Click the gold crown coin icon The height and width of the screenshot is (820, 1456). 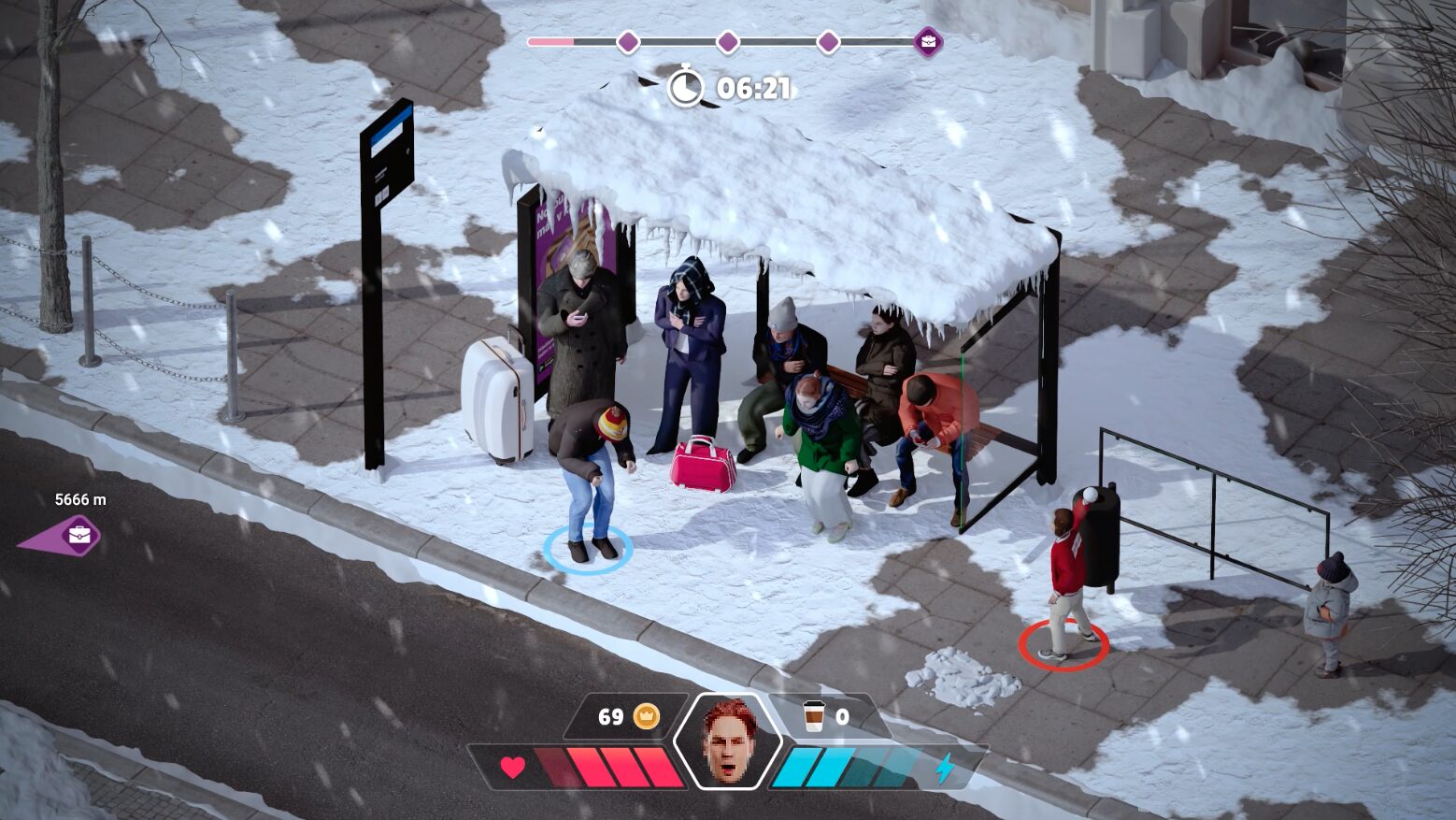click(x=647, y=716)
